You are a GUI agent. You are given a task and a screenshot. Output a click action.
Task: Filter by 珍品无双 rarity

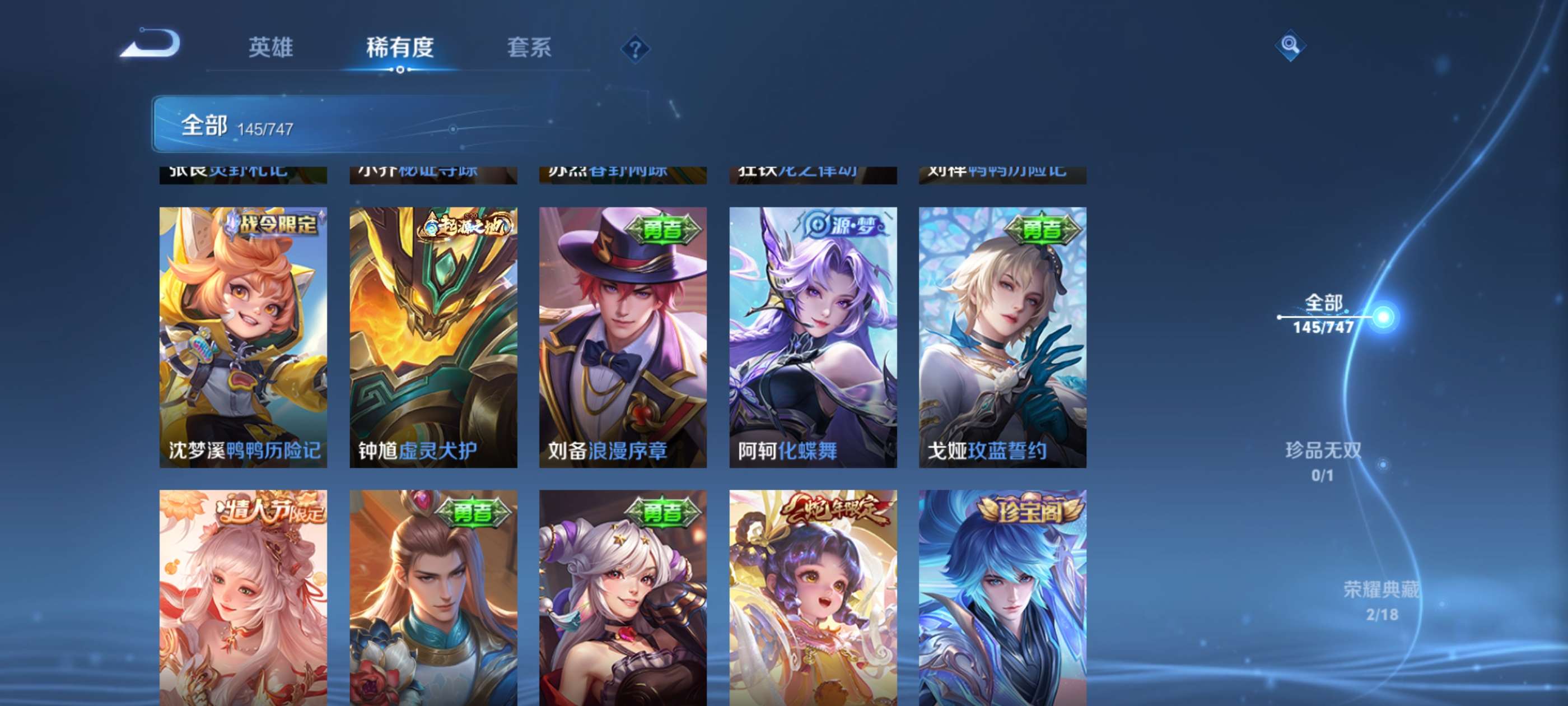click(1323, 461)
